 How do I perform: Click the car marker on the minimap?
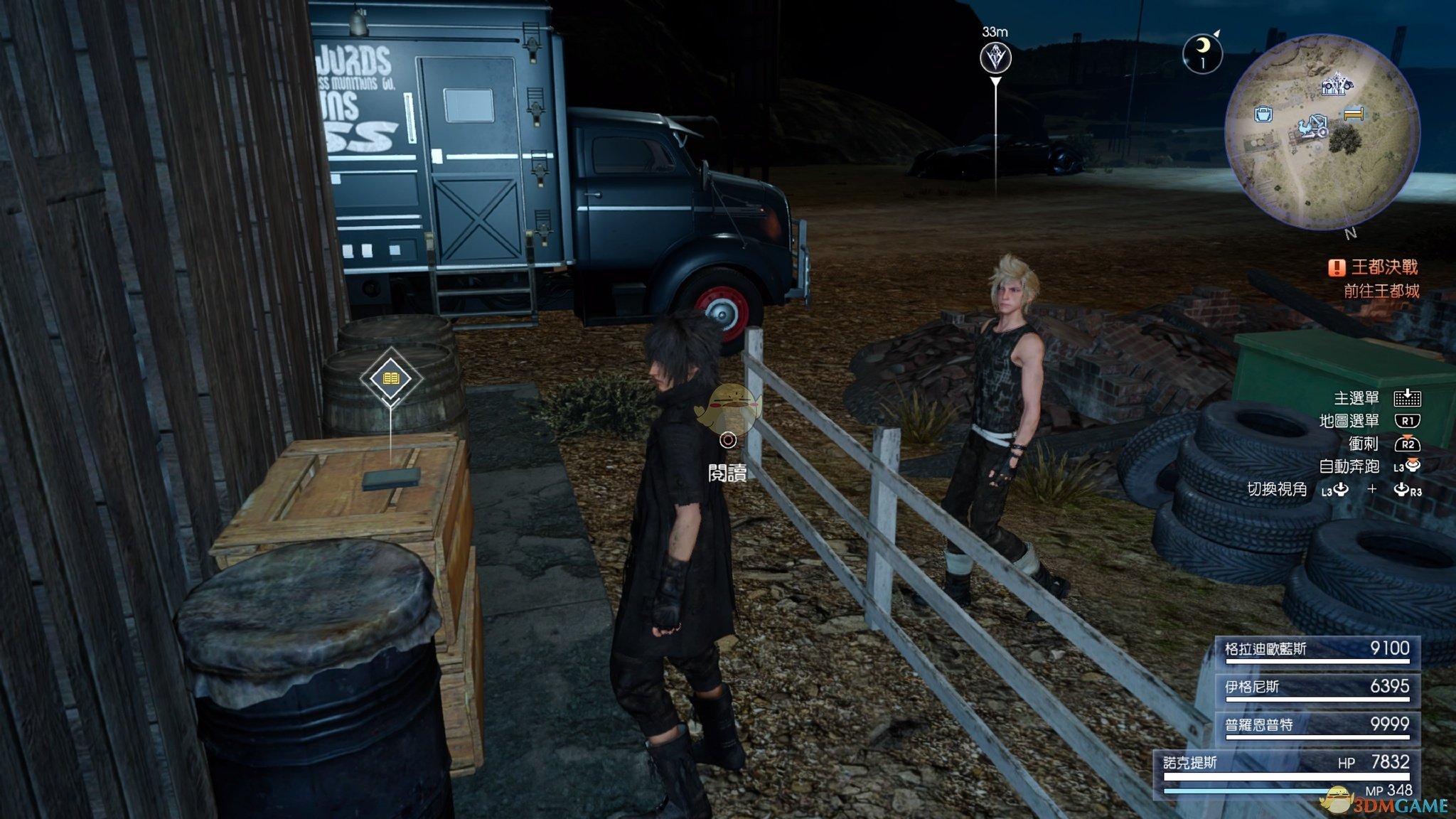point(1337,85)
